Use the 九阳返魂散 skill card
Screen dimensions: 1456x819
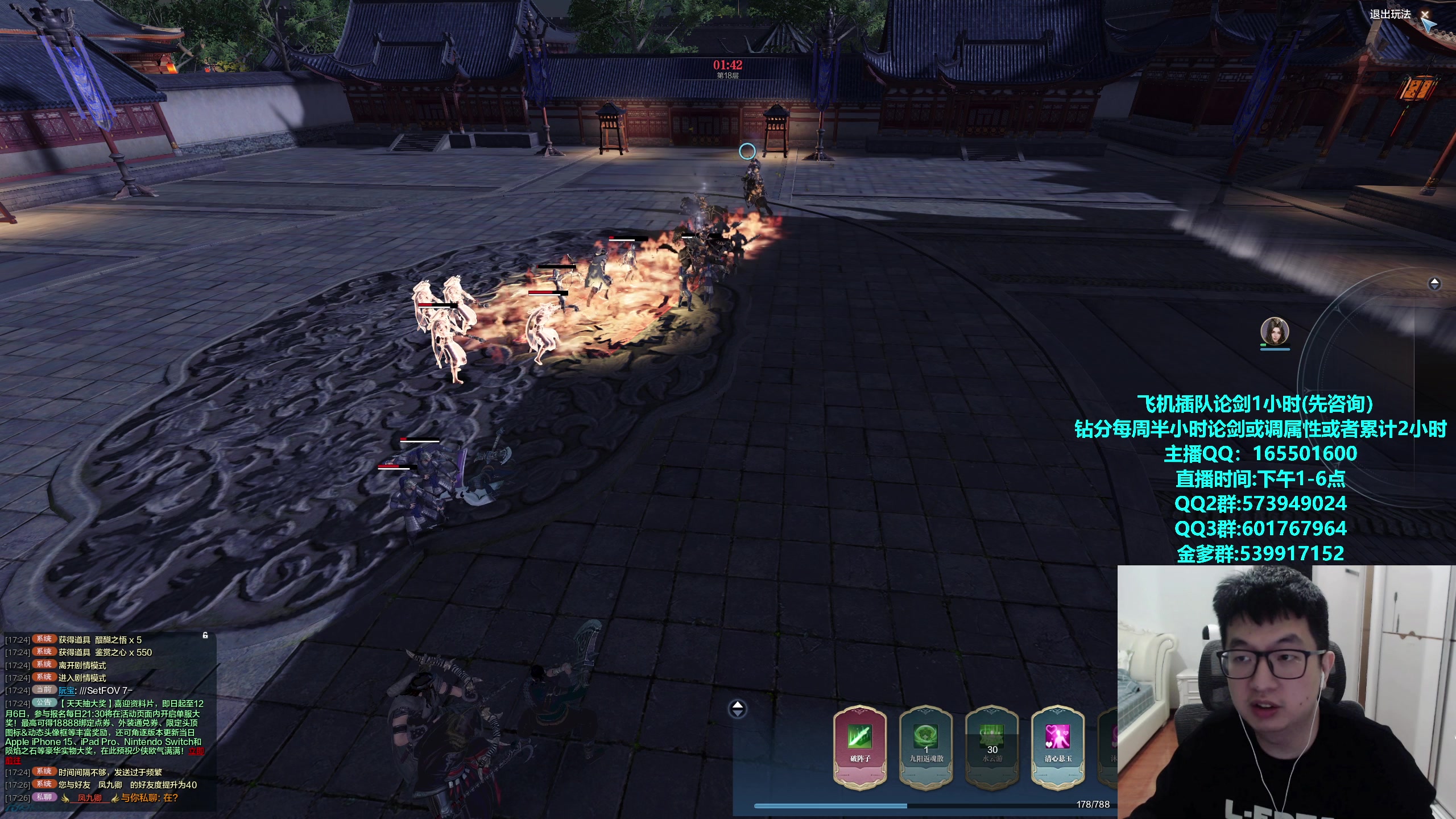(926, 746)
